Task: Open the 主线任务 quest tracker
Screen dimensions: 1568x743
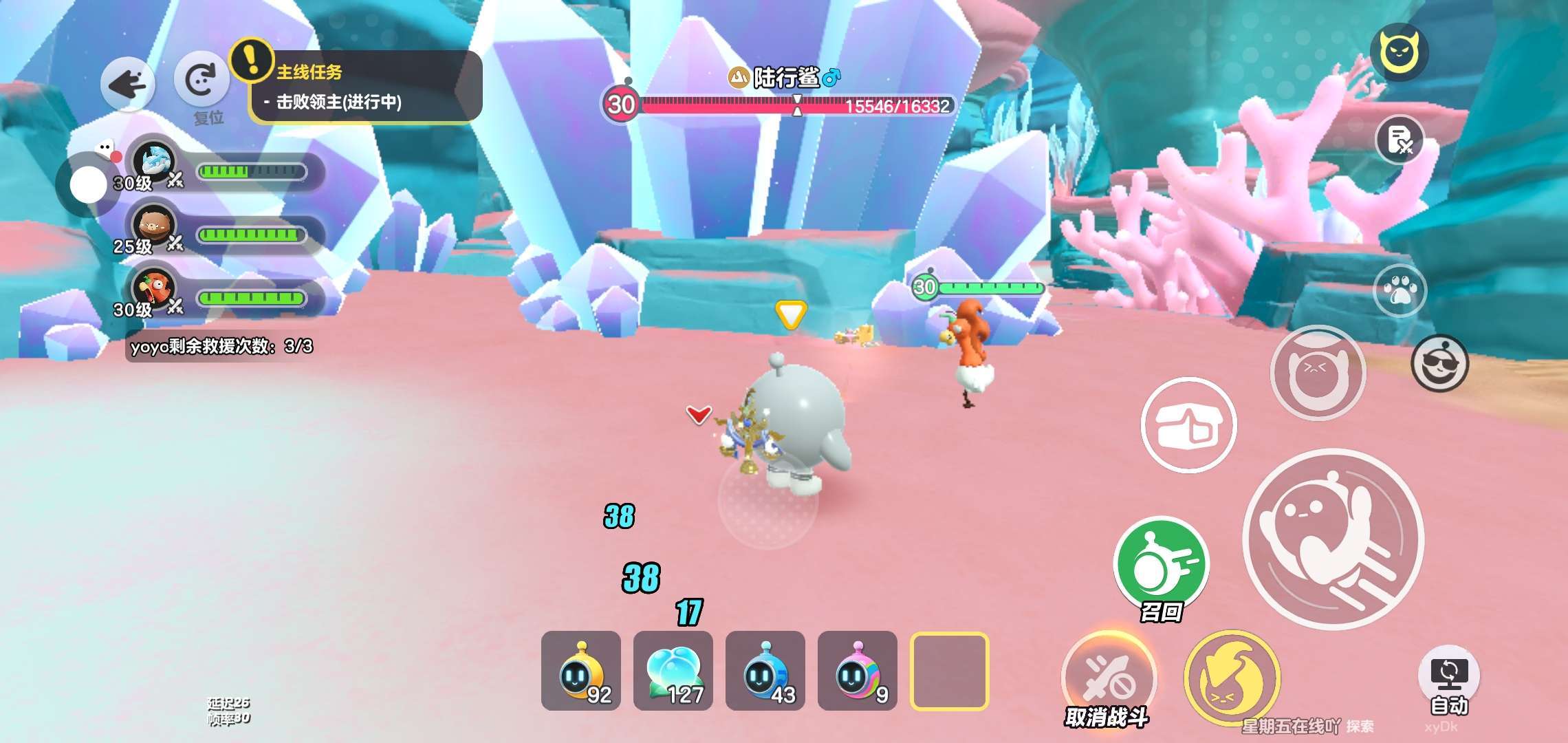Action: (364, 87)
